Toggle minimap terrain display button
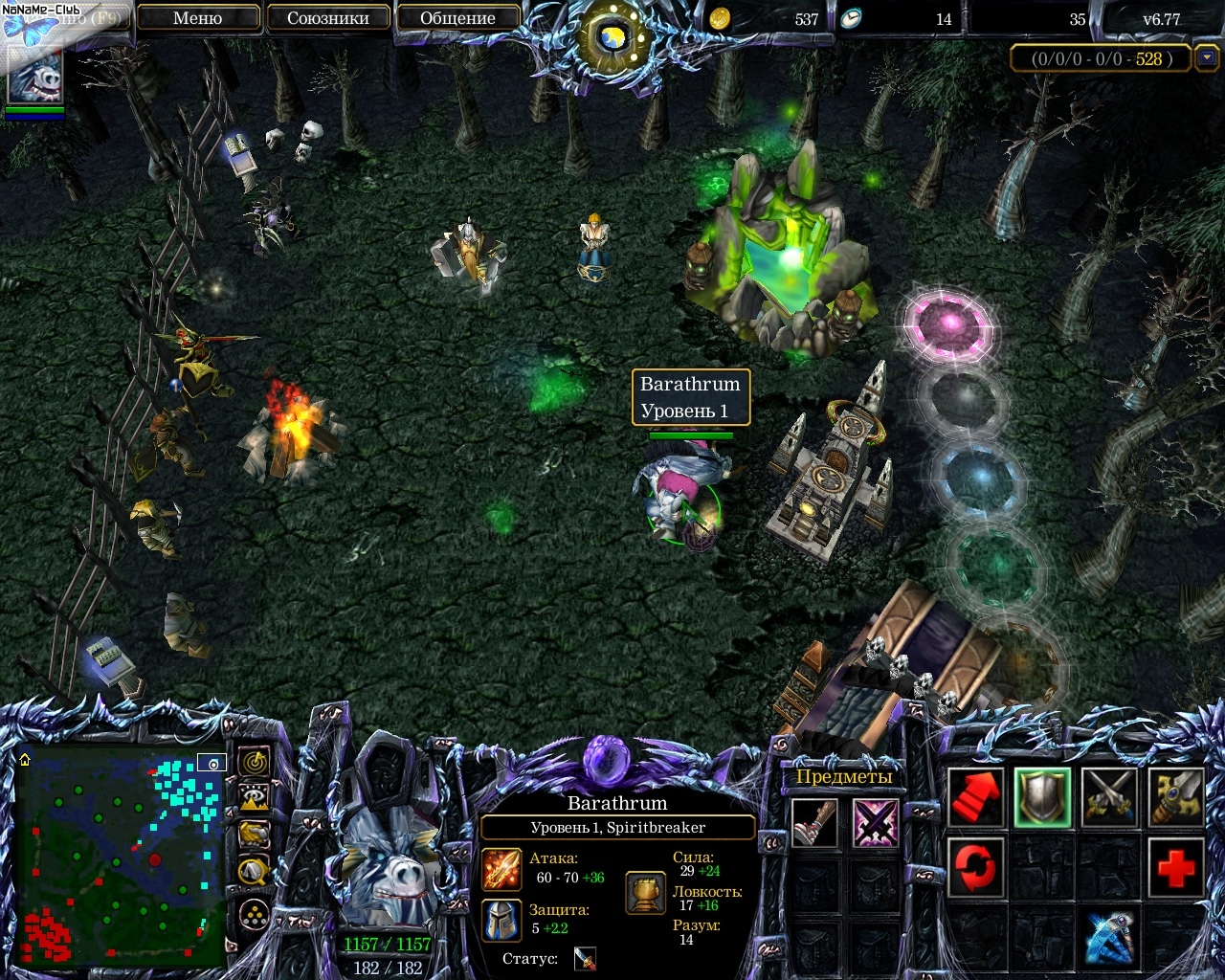The image size is (1225, 980). pos(254,798)
